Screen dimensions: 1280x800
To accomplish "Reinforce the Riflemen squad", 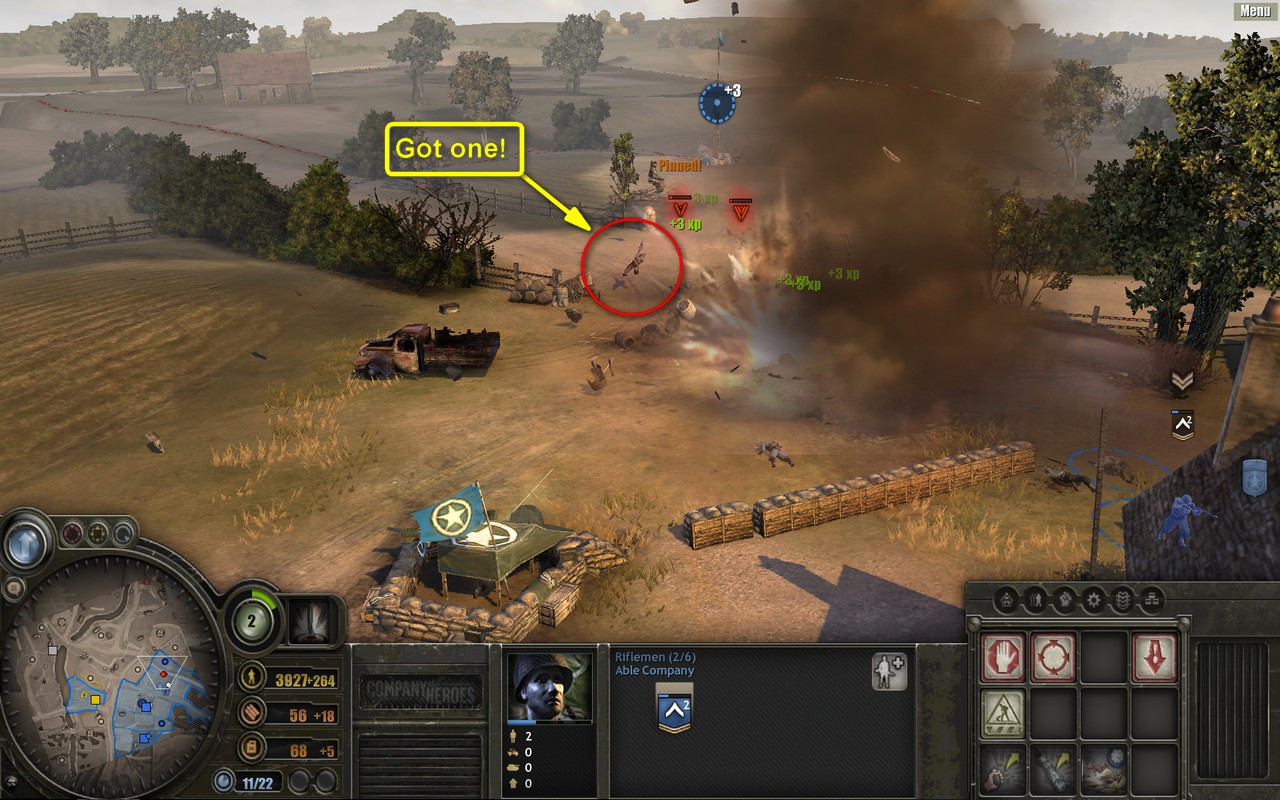I will point(889,672).
